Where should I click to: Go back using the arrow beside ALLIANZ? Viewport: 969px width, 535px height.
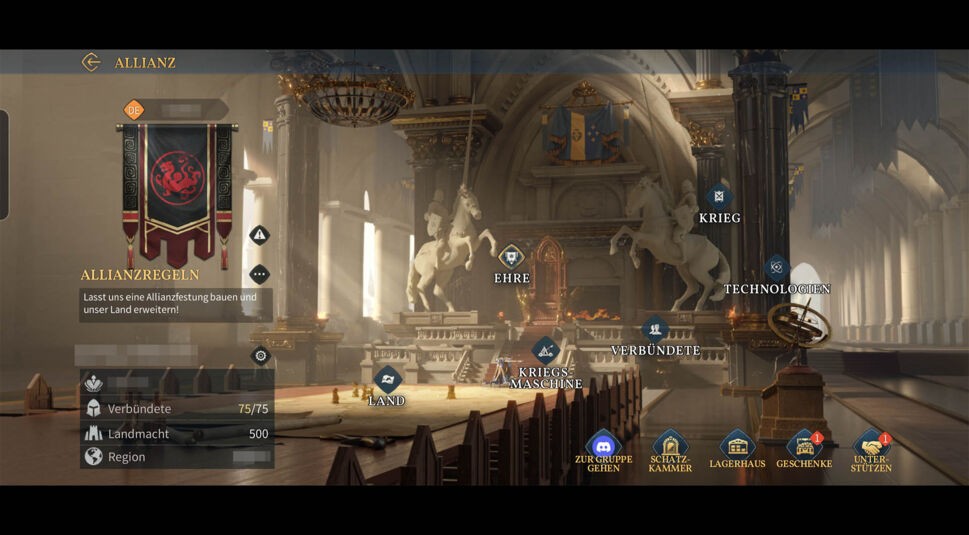[x=91, y=62]
